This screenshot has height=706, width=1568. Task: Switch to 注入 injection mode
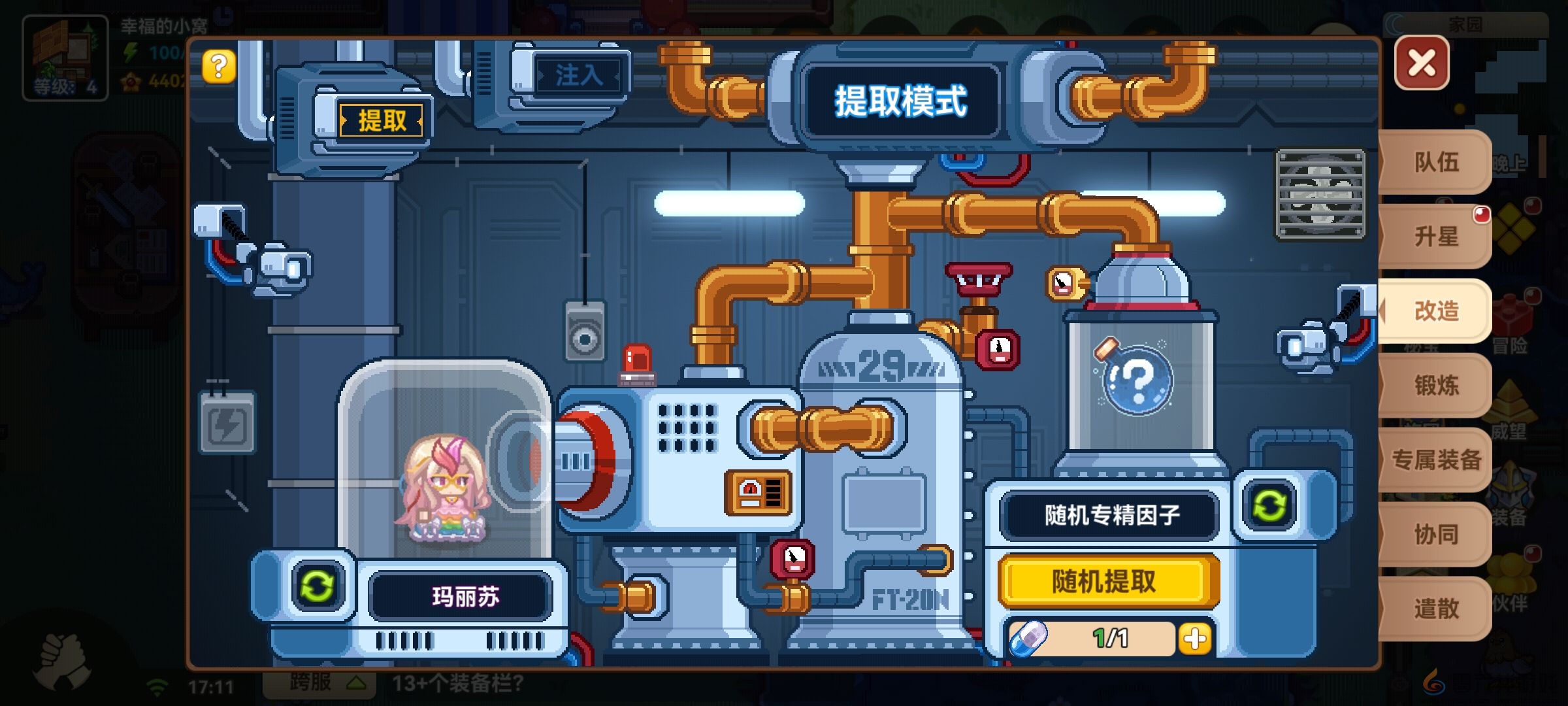coord(579,75)
